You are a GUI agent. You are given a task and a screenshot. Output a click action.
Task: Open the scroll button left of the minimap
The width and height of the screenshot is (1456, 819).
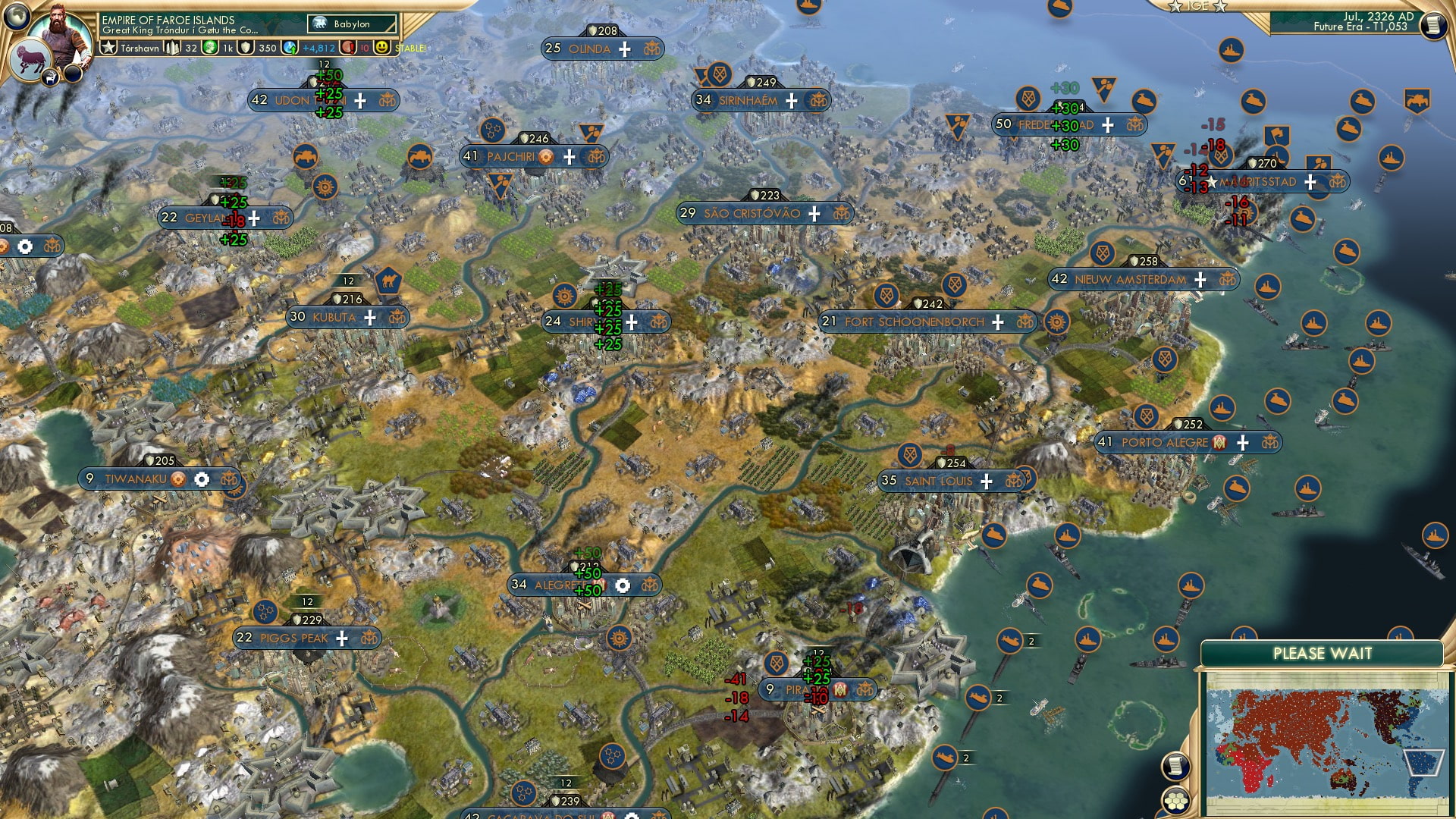(1175, 767)
